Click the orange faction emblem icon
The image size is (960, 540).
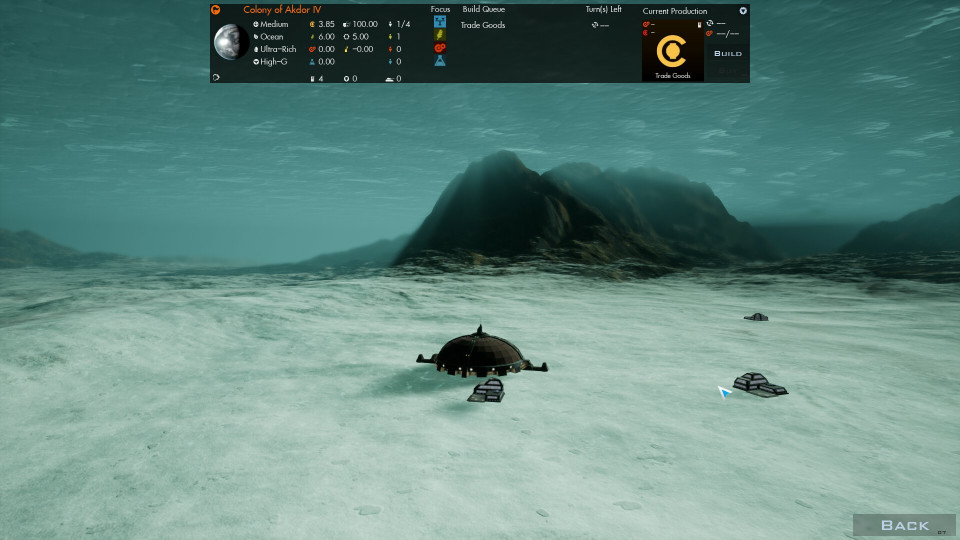pos(216,10)
